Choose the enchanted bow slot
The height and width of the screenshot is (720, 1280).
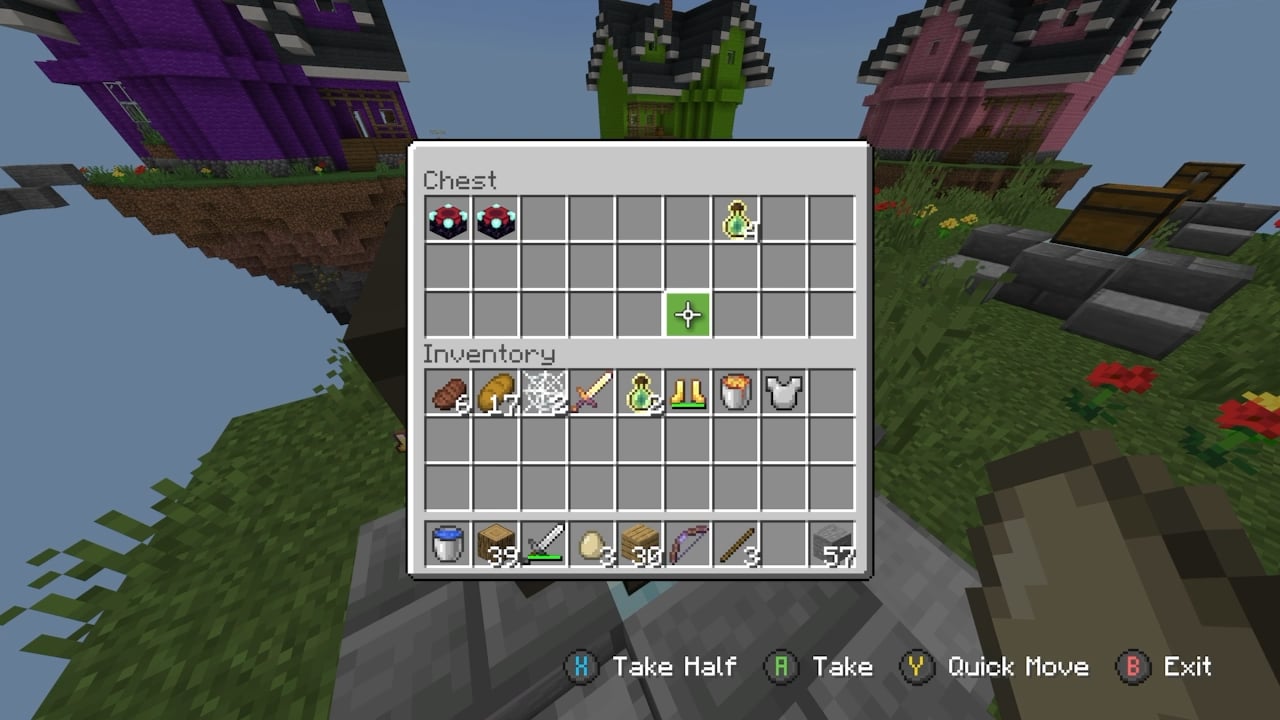[688, 545]
